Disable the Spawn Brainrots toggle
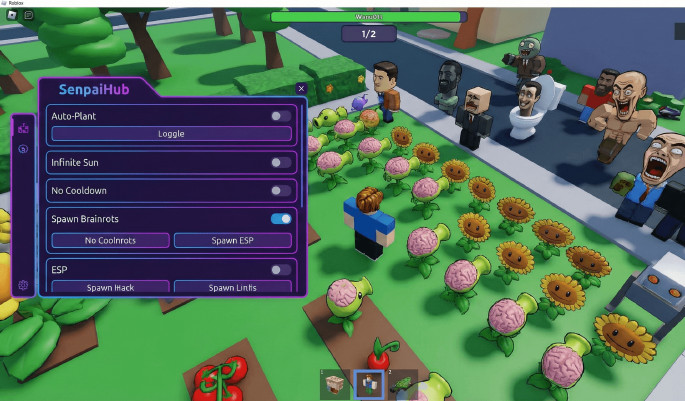 click(281, 218)
